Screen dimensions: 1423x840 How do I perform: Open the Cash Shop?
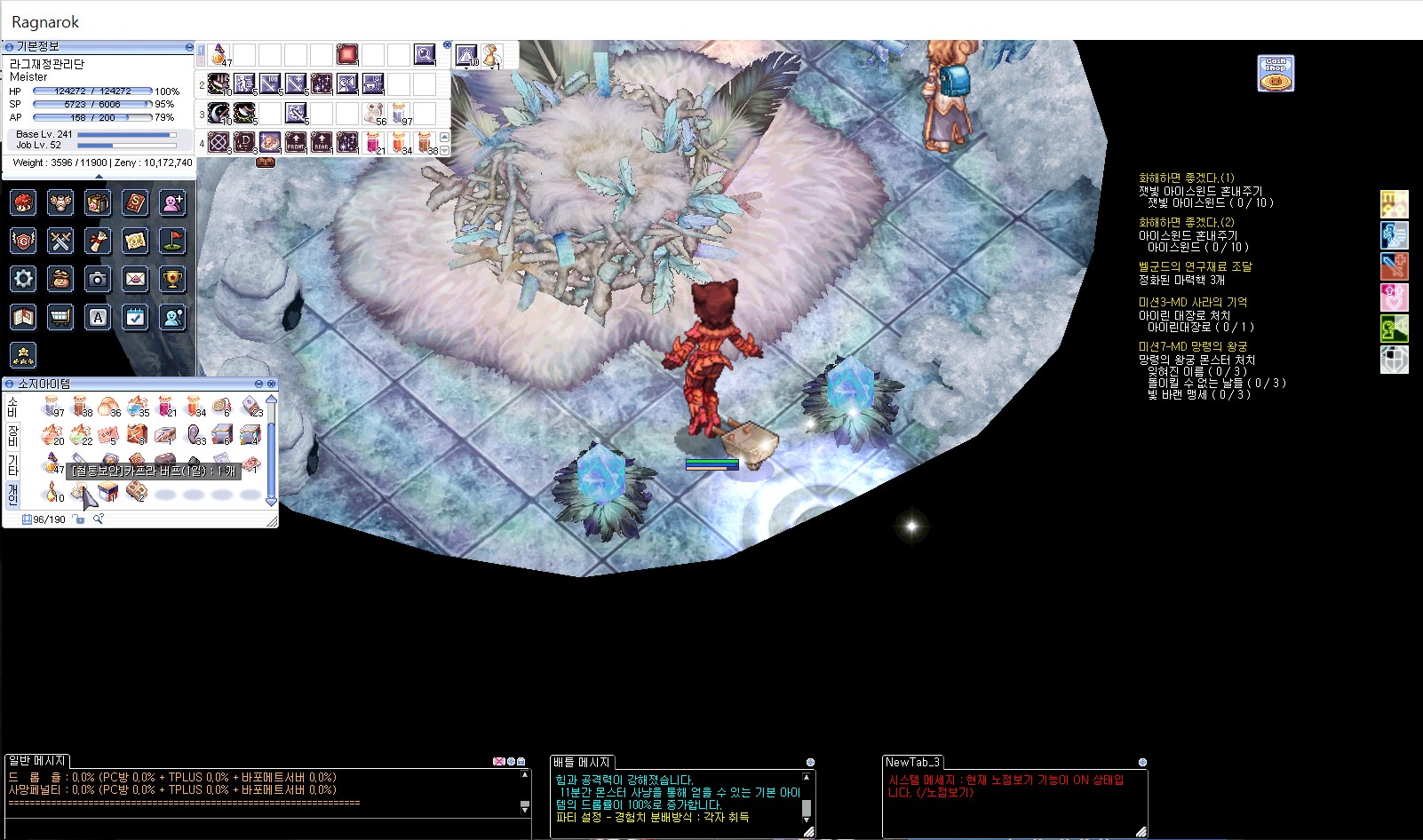click(x=1276, y=74)
